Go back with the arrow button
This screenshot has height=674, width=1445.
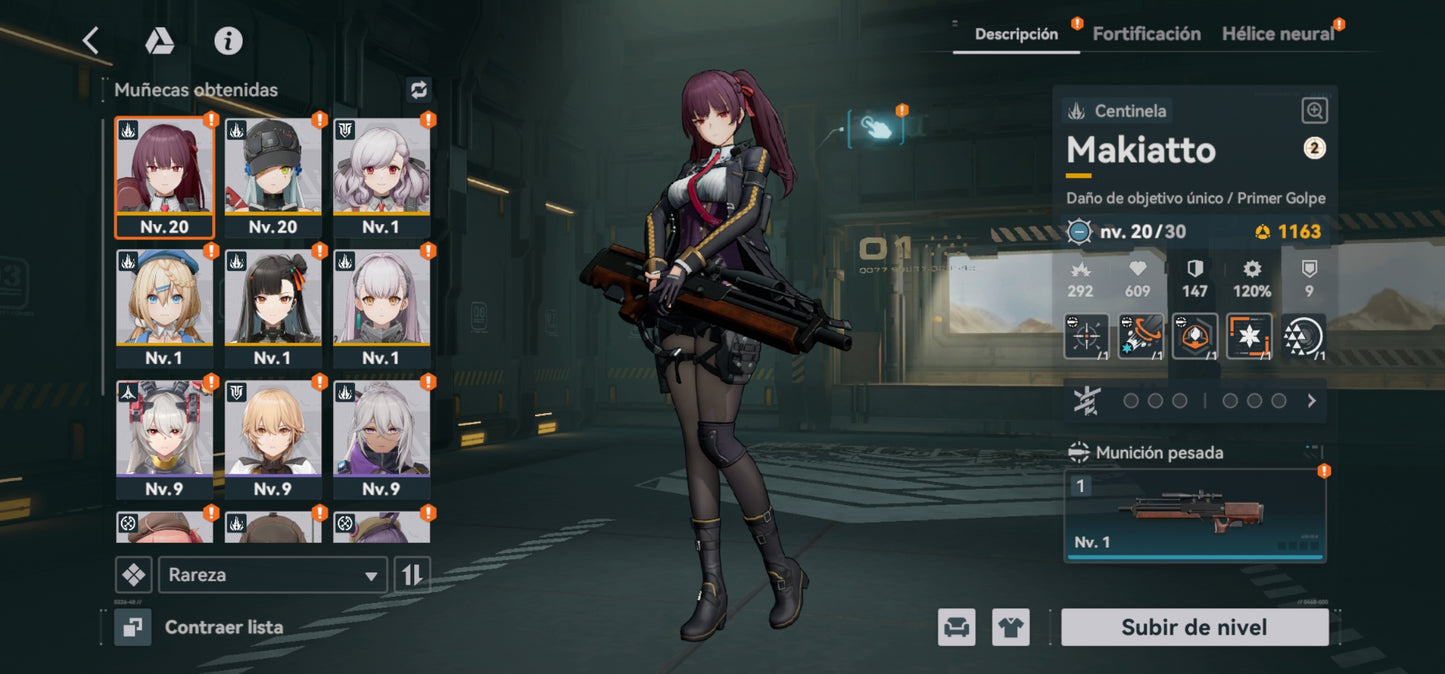[91, 41]
